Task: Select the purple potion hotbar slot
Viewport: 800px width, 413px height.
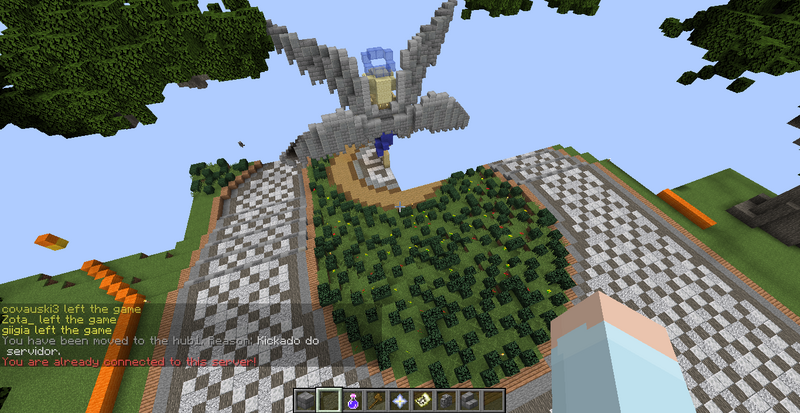Action: (x=353, y=401)
